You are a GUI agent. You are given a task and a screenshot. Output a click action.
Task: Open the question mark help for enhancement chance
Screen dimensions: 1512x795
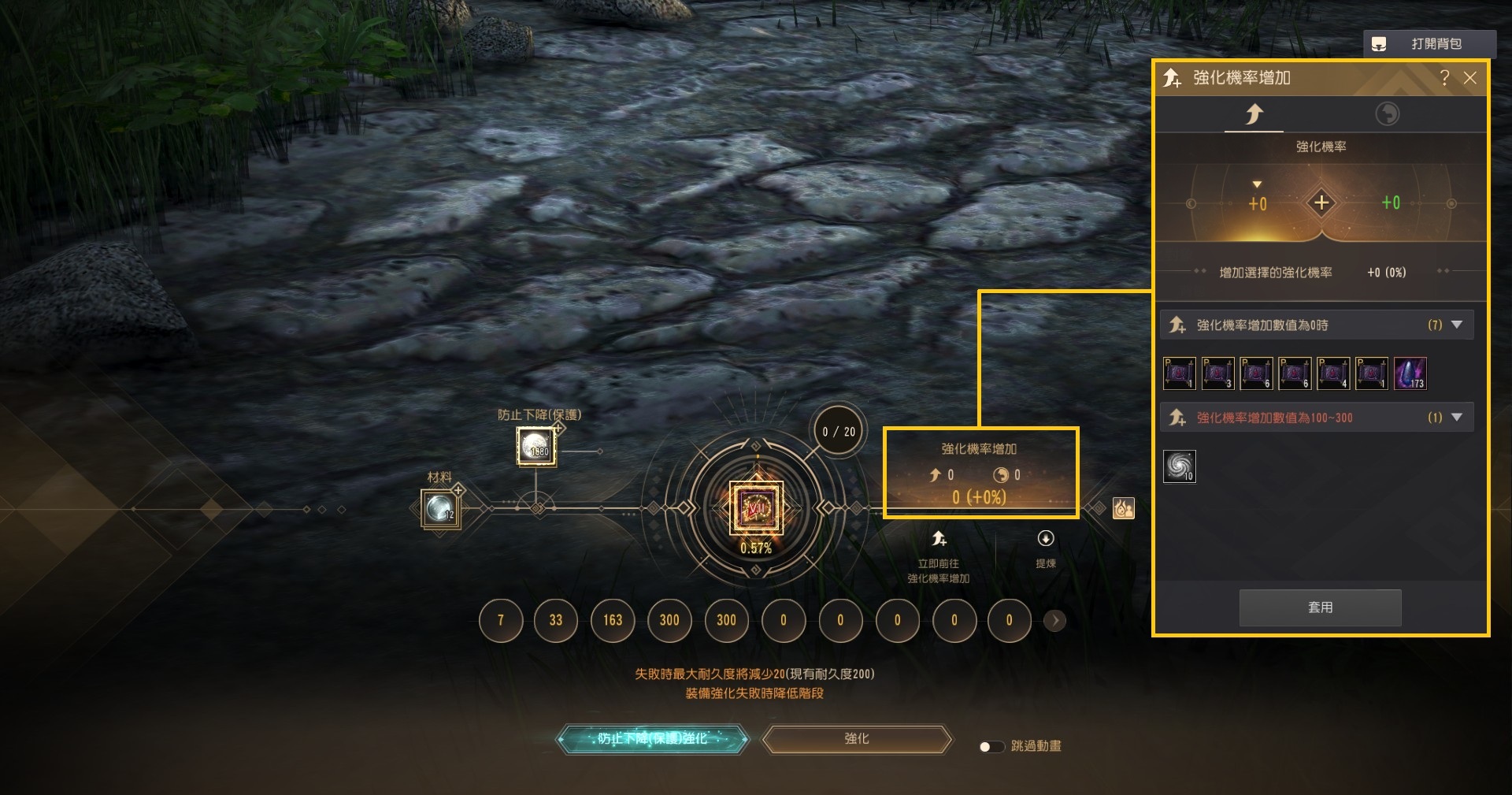click(1444, 78)
